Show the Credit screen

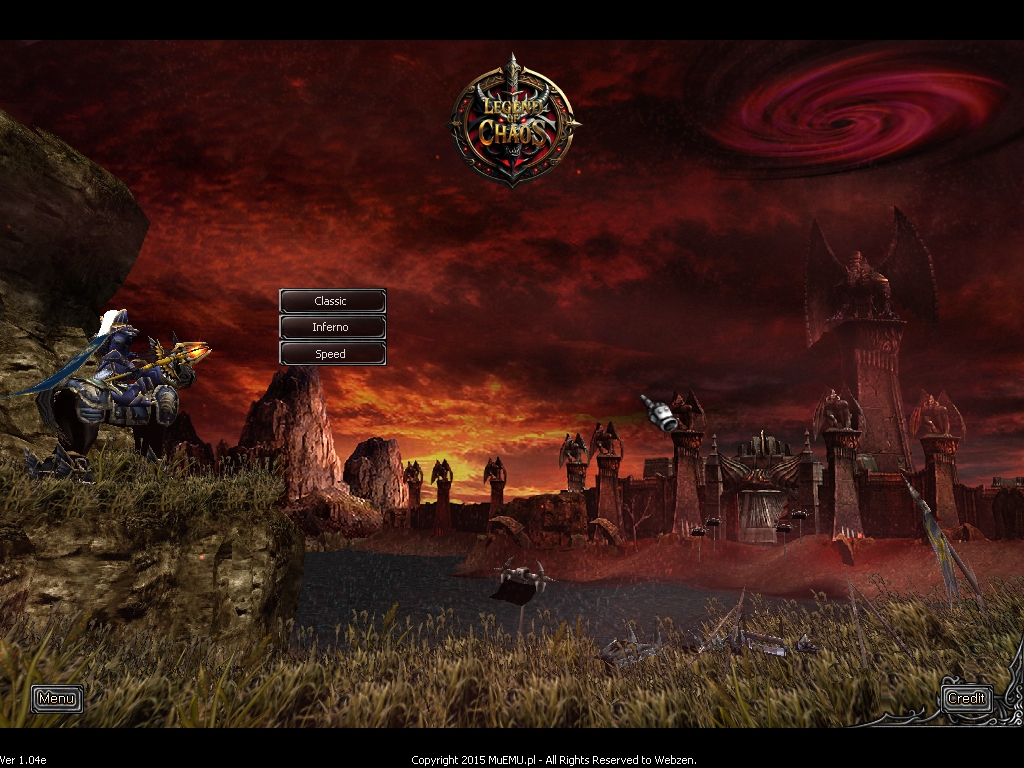pyautogui.click(x=966, y=698)
